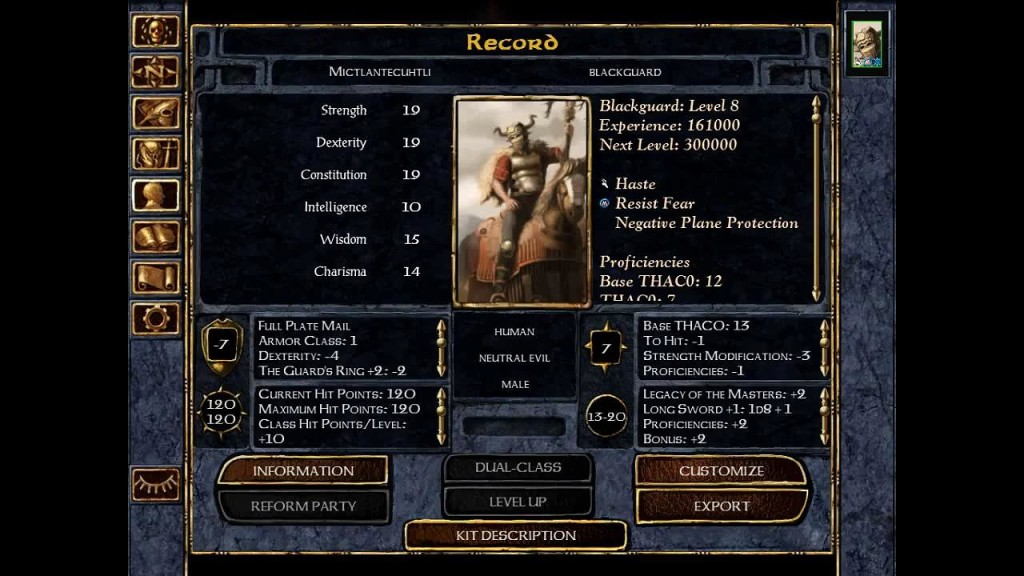Open the skull-icon sidebar button

[x=156, y=31]
